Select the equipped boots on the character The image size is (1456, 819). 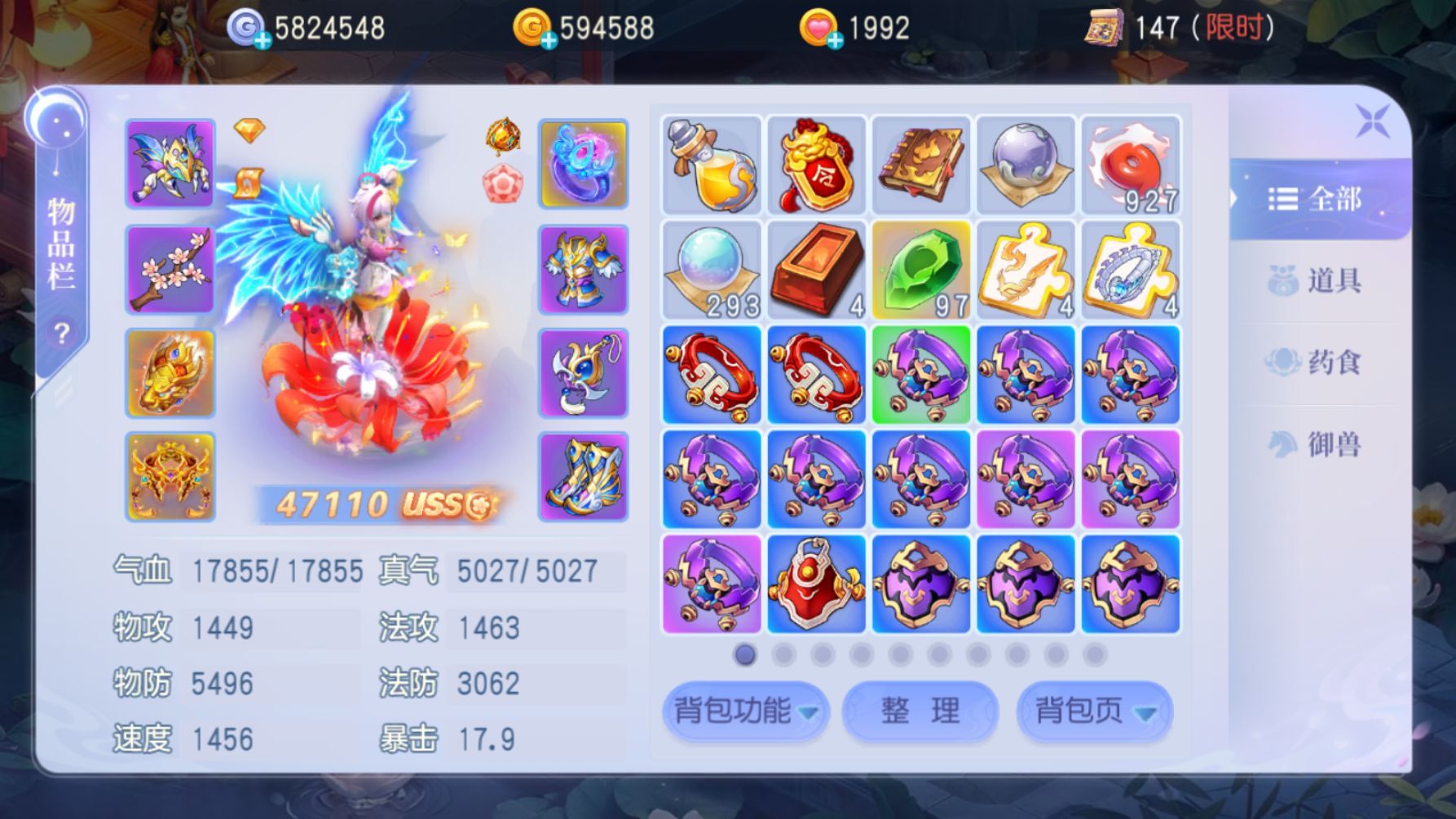(x=583, y=477)
